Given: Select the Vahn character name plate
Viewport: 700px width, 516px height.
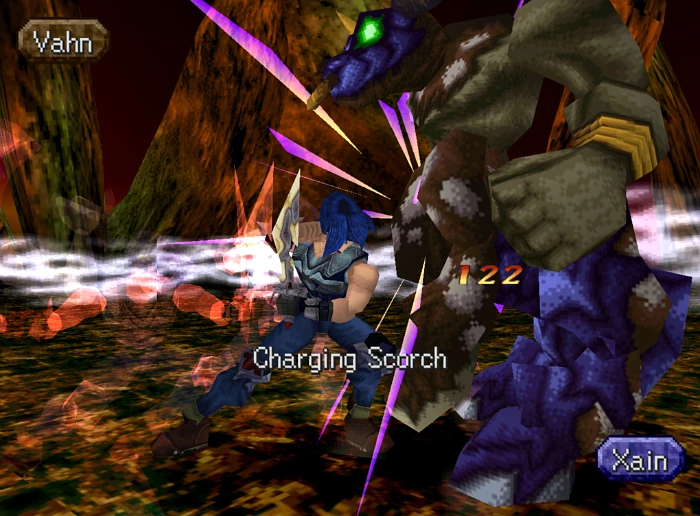Looking at the screenshot, I should pyautogui.click(x=62, y=41).
